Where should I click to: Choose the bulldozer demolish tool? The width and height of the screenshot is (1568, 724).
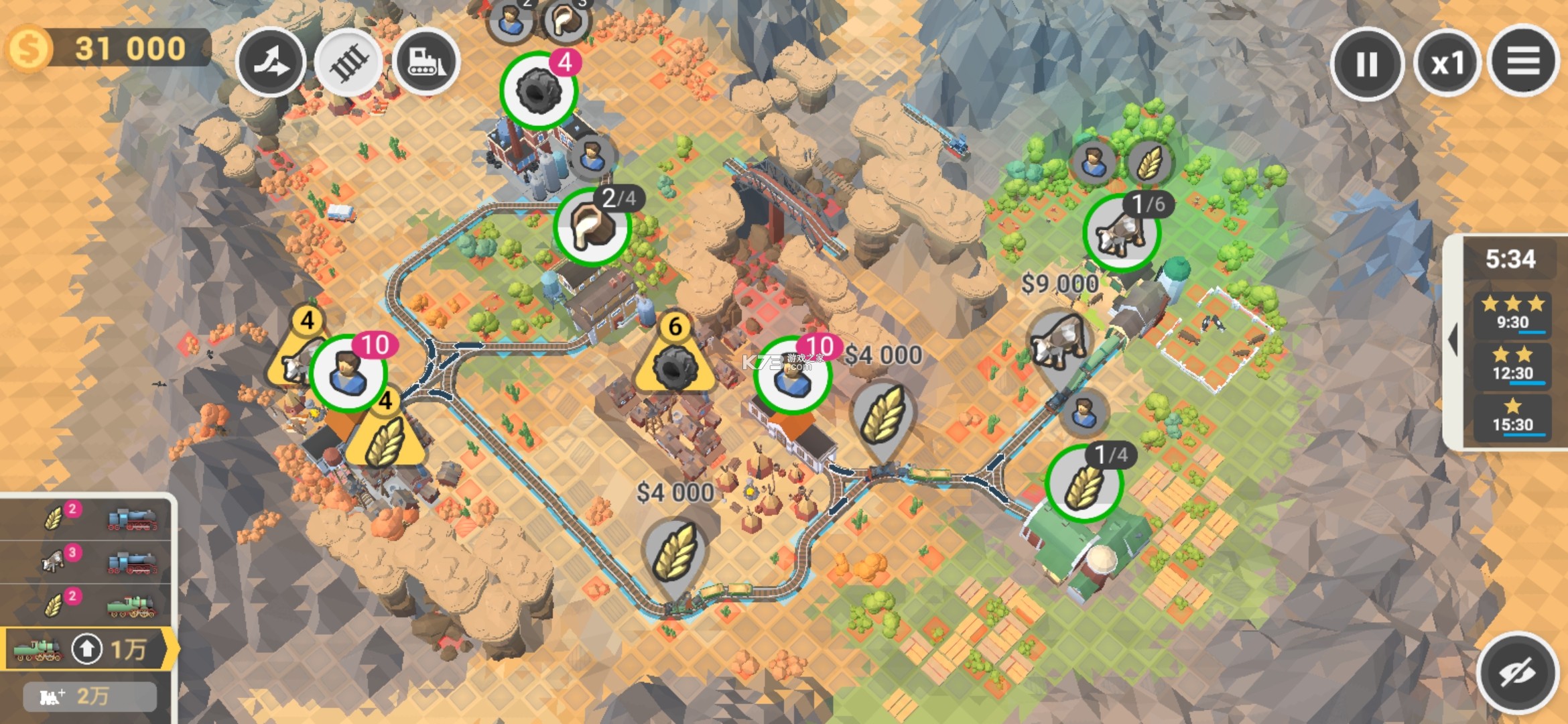click(x=426, y=62)
